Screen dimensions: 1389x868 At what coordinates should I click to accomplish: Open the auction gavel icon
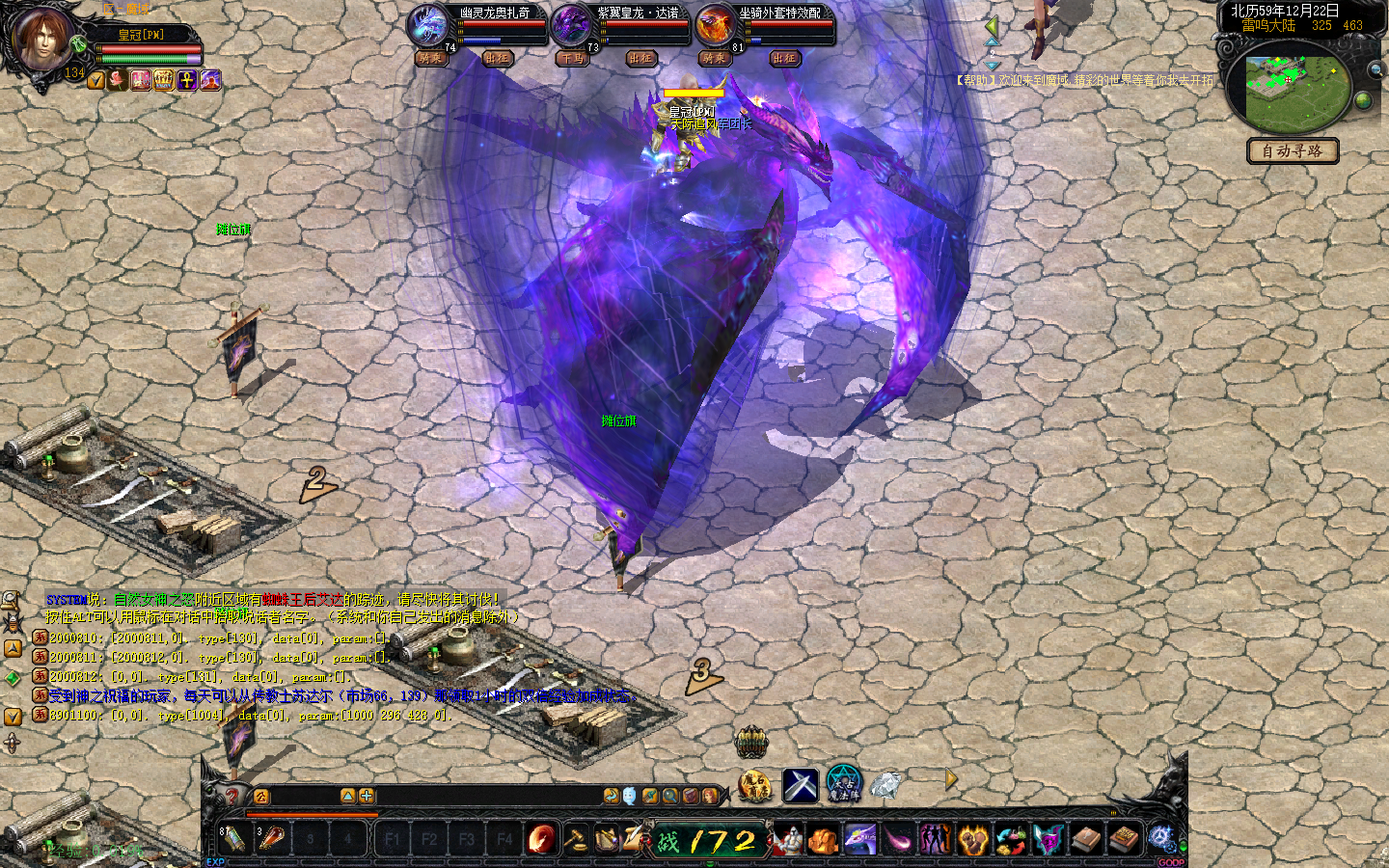(x=576, y=839)
